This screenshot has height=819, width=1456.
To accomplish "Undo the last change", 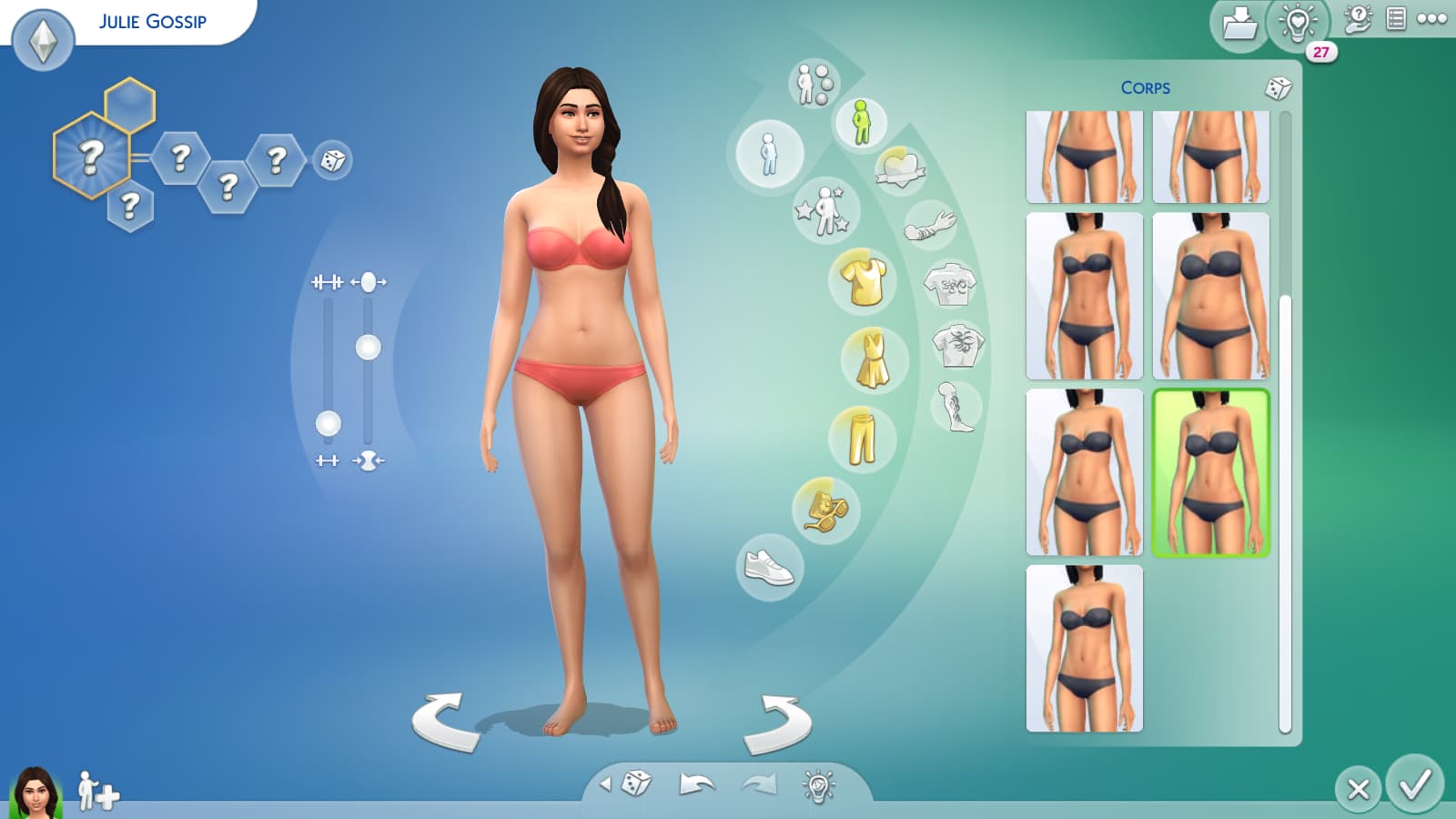I will [x=696, y=784].
